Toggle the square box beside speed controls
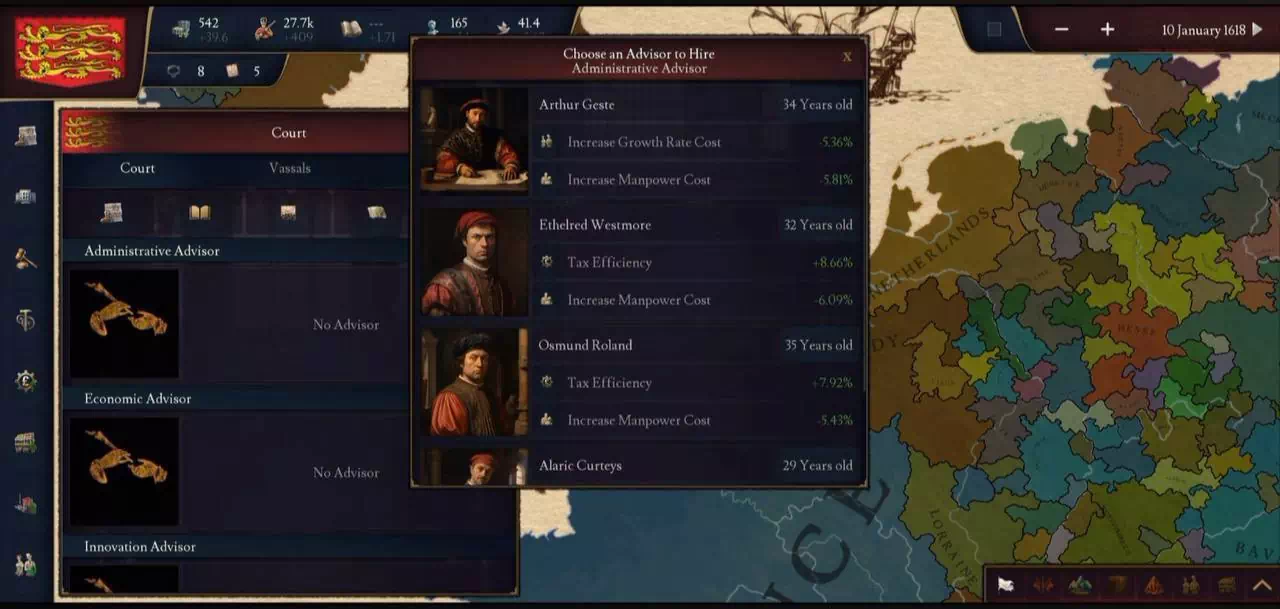The image size is (1280, 609). [x=994, y=29]
